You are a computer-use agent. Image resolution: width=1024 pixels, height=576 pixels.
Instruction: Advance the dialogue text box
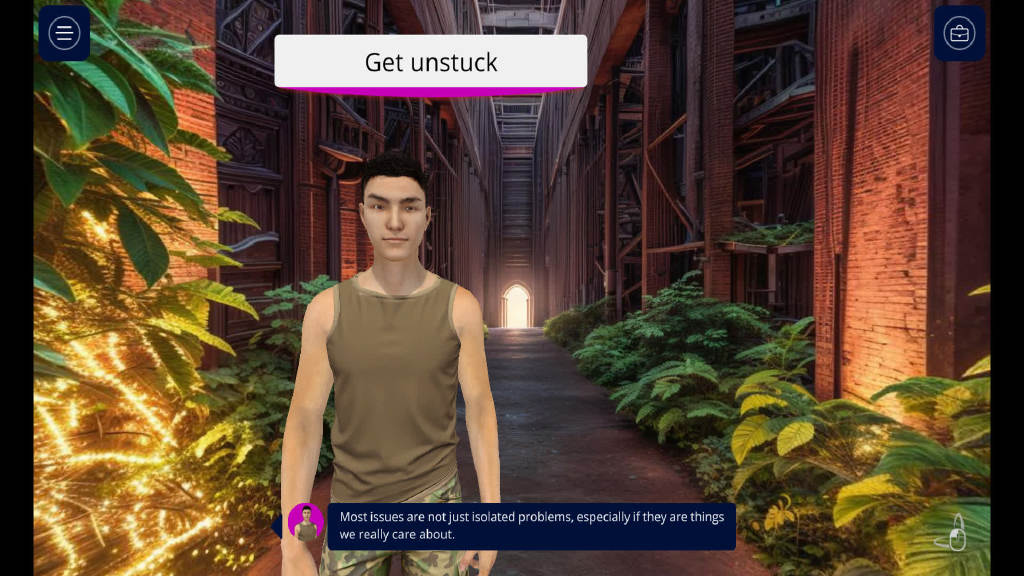point(531,526)
